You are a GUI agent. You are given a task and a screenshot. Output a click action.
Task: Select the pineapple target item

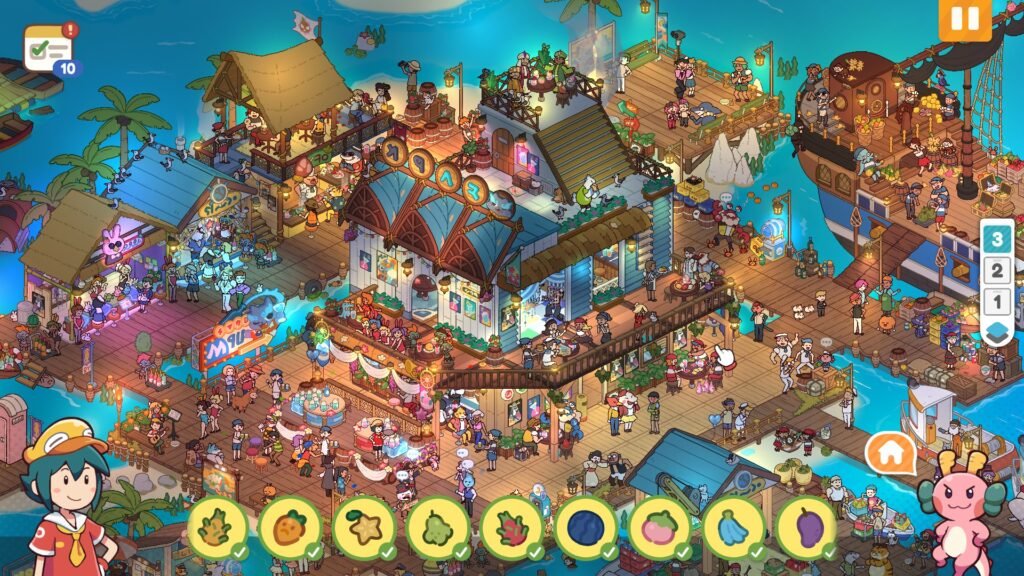pos(217,527)
